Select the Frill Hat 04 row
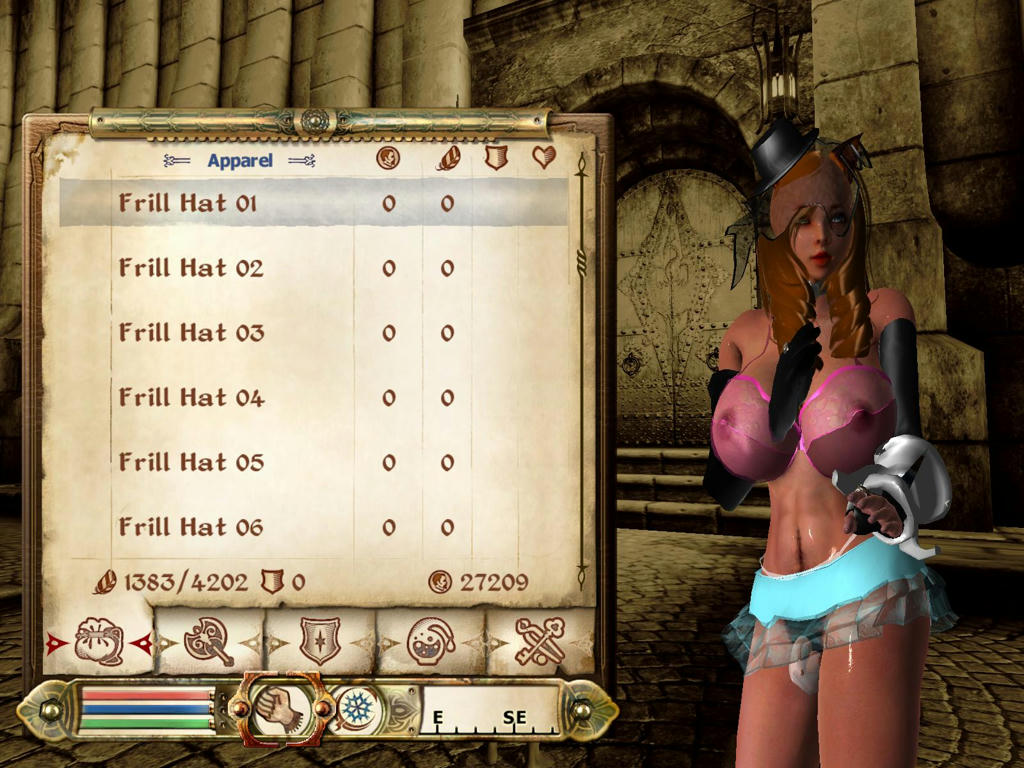Image resolution: width=1024 pixels, height=768 pixels. (191, 398)
